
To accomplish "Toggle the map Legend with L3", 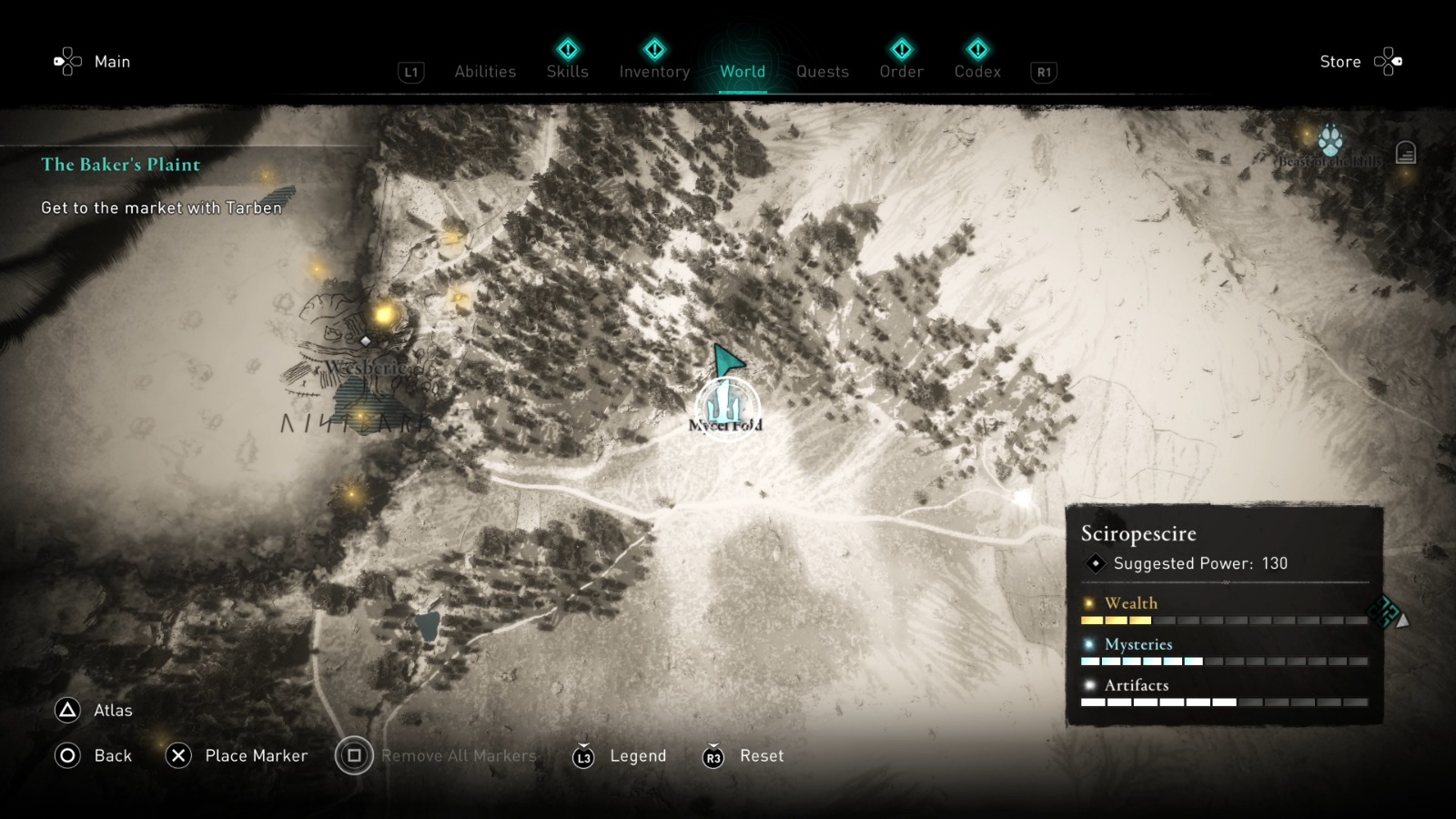I will tap(583, 755).
